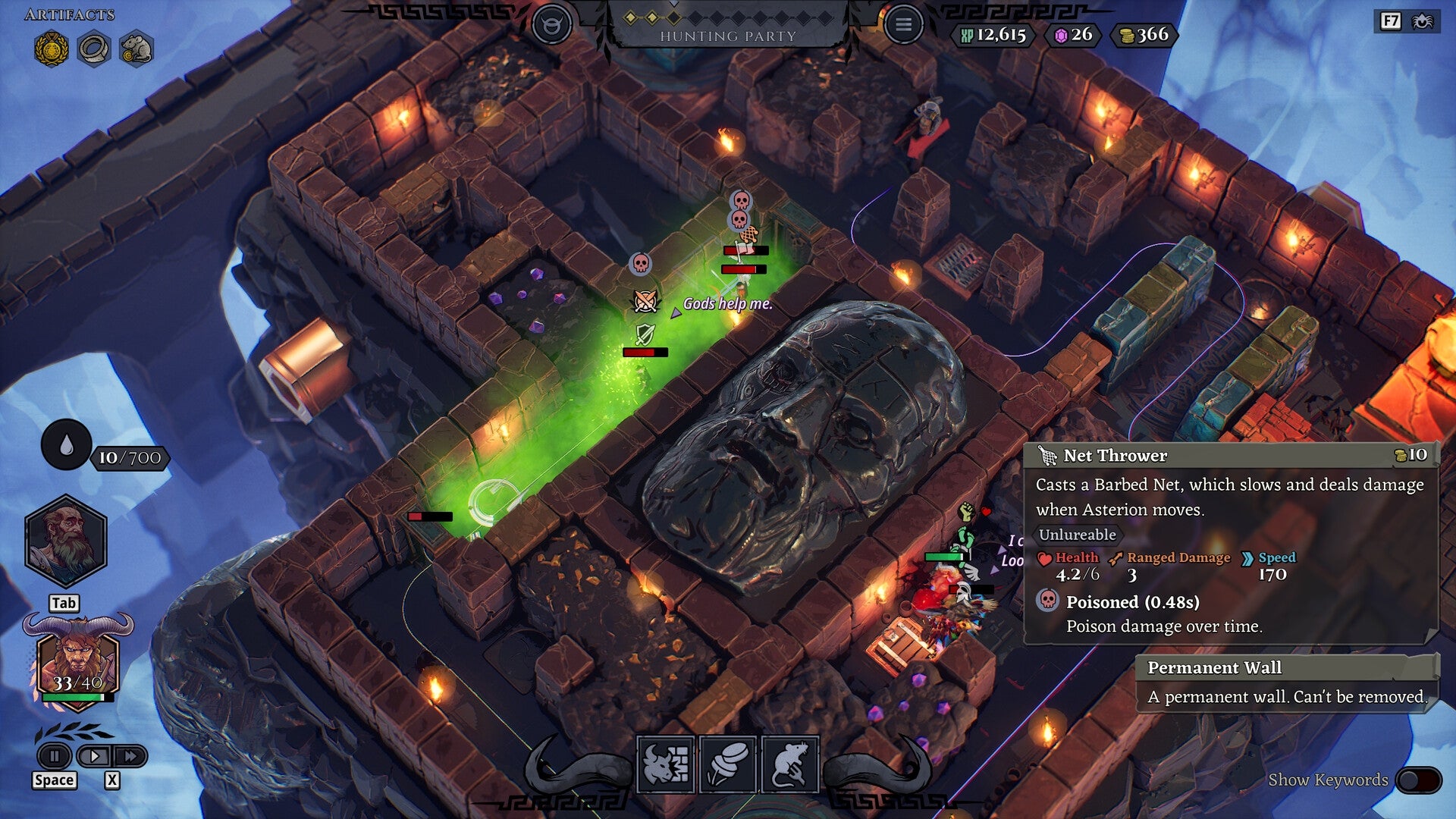This screenshot has height=819, width=1456.
Task: Activate the bull wall-smash ability
Action: (x=666, y=764)
